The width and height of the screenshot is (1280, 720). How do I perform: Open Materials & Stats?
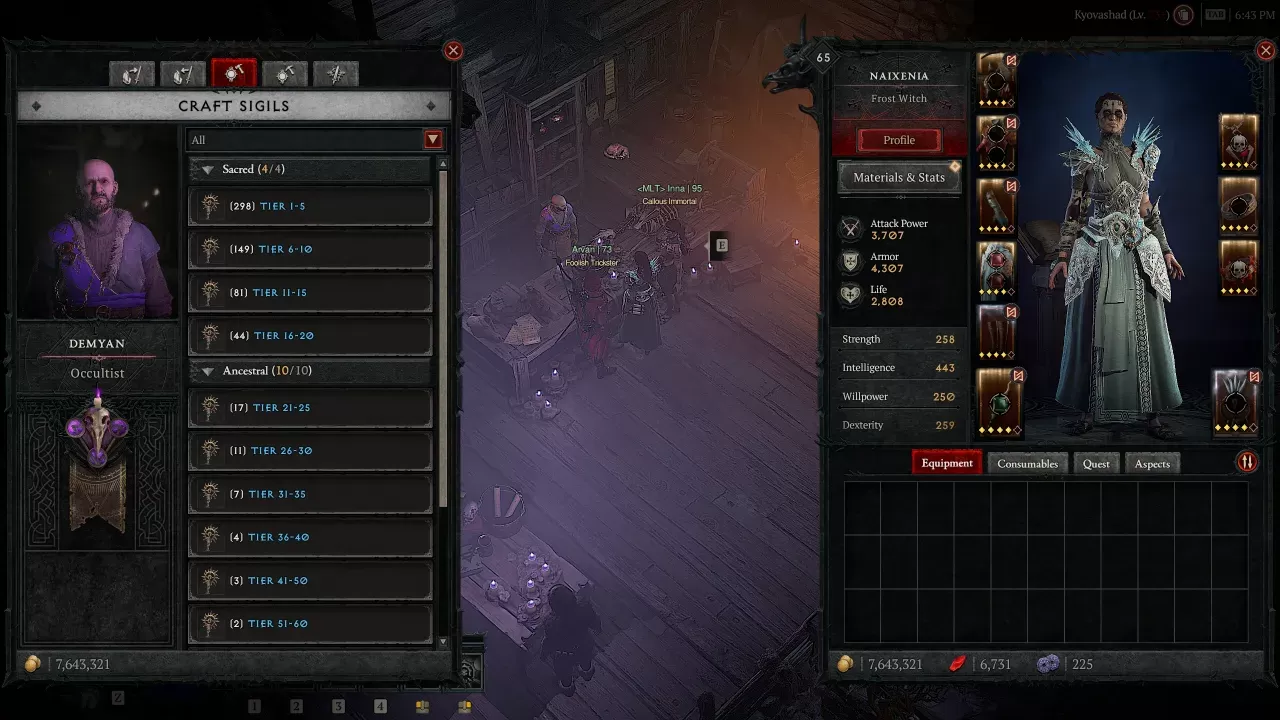point(898,177)
